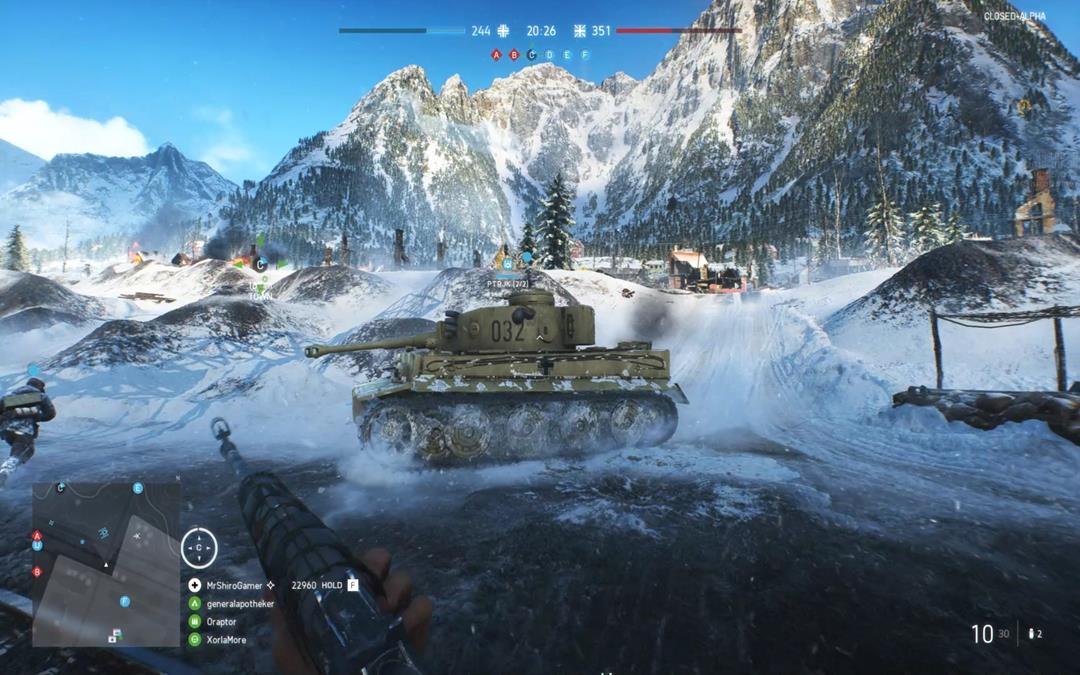This screenshot has width=1080, height=675.
Task: Click the grenade icon beside the ammo count
Action: click(1033, 634)
